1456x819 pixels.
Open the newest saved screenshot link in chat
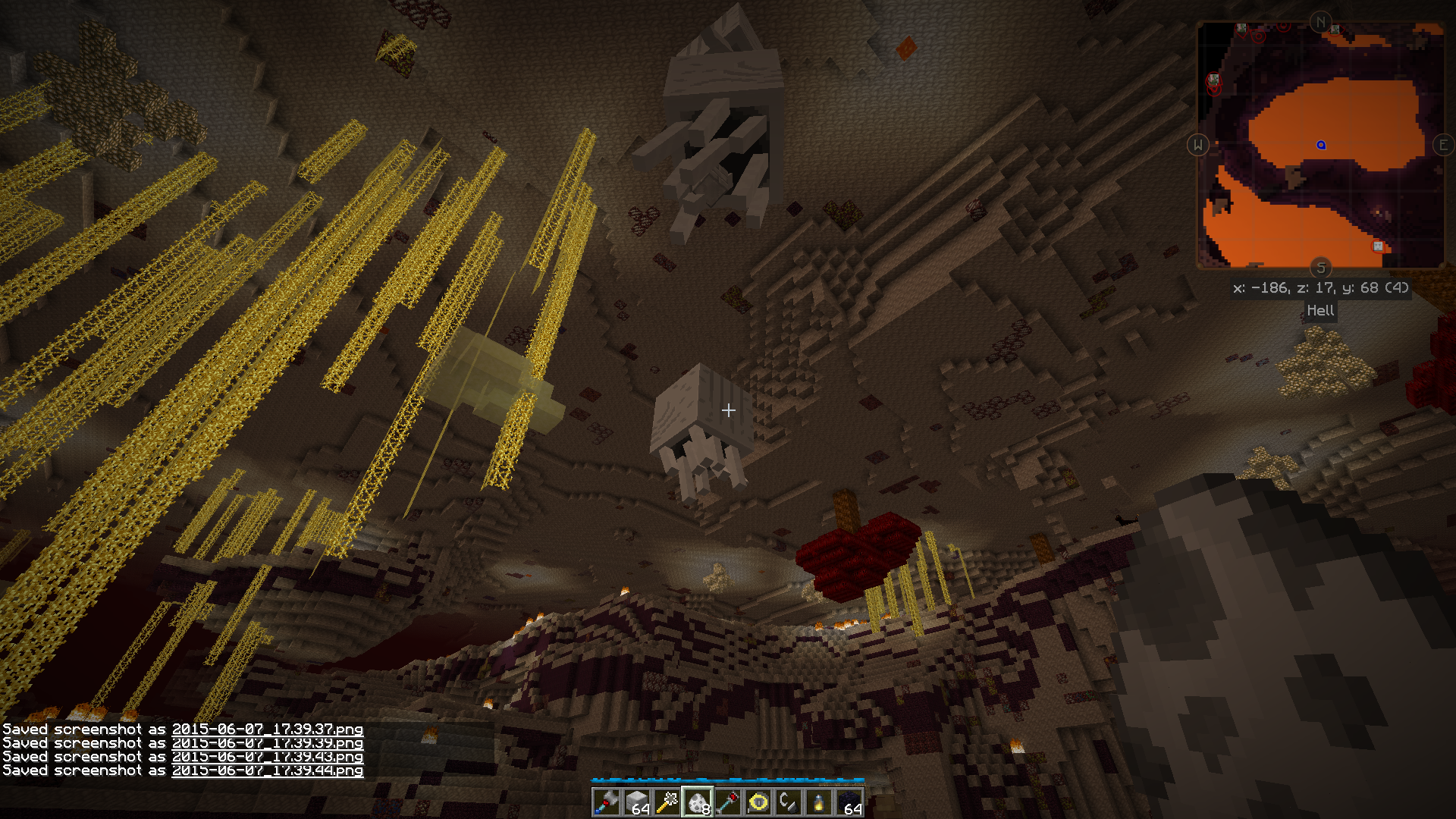pos(267,770)
